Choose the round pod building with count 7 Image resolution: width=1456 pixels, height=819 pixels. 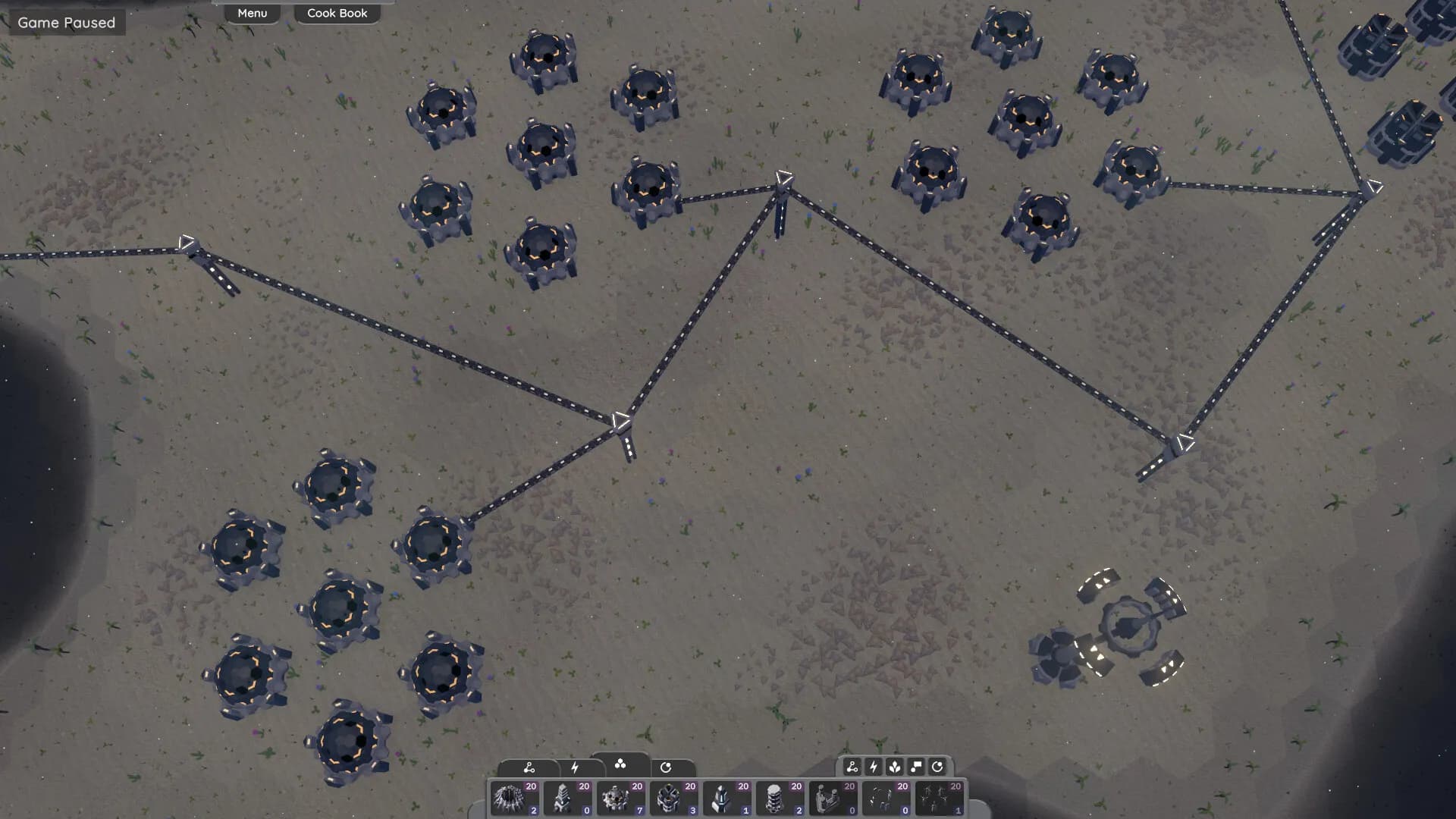(621, 799)
